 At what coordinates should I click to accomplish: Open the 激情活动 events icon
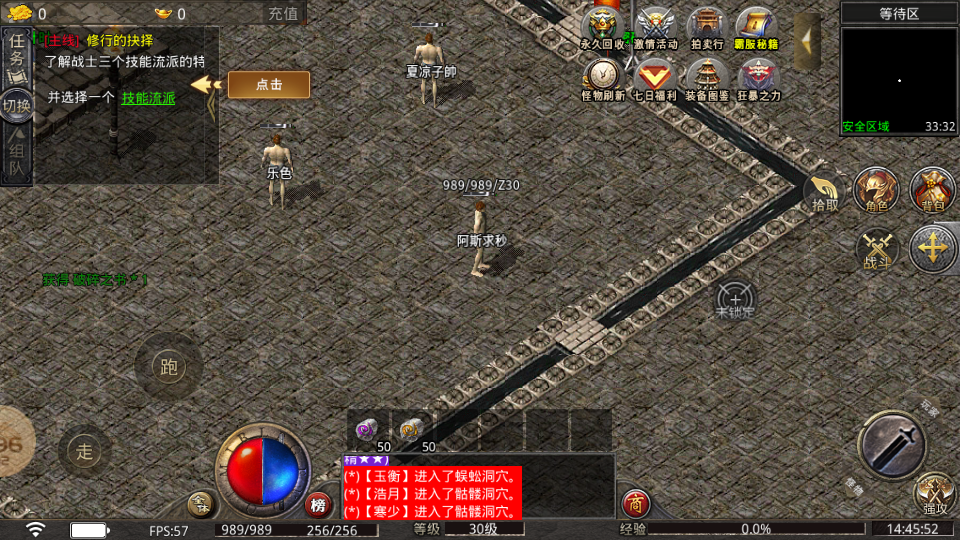(x=656, y=26)
